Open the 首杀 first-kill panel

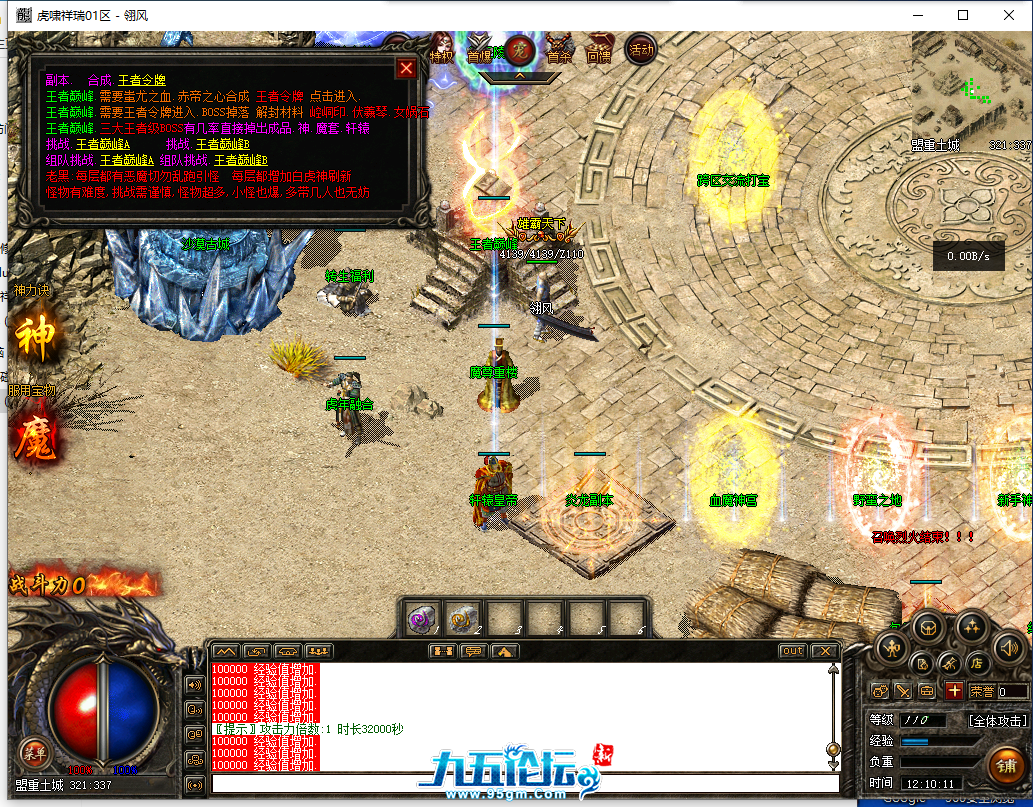tap(560, 51)
